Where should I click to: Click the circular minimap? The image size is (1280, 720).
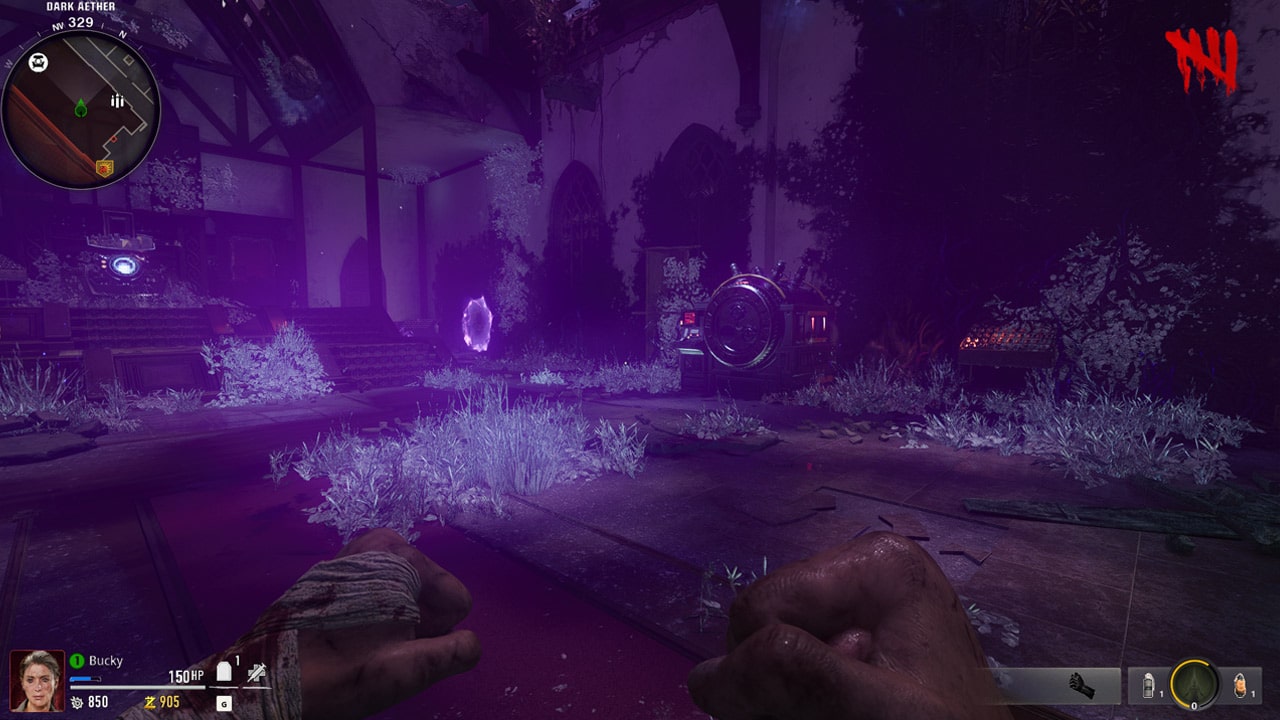pos(80,108)
